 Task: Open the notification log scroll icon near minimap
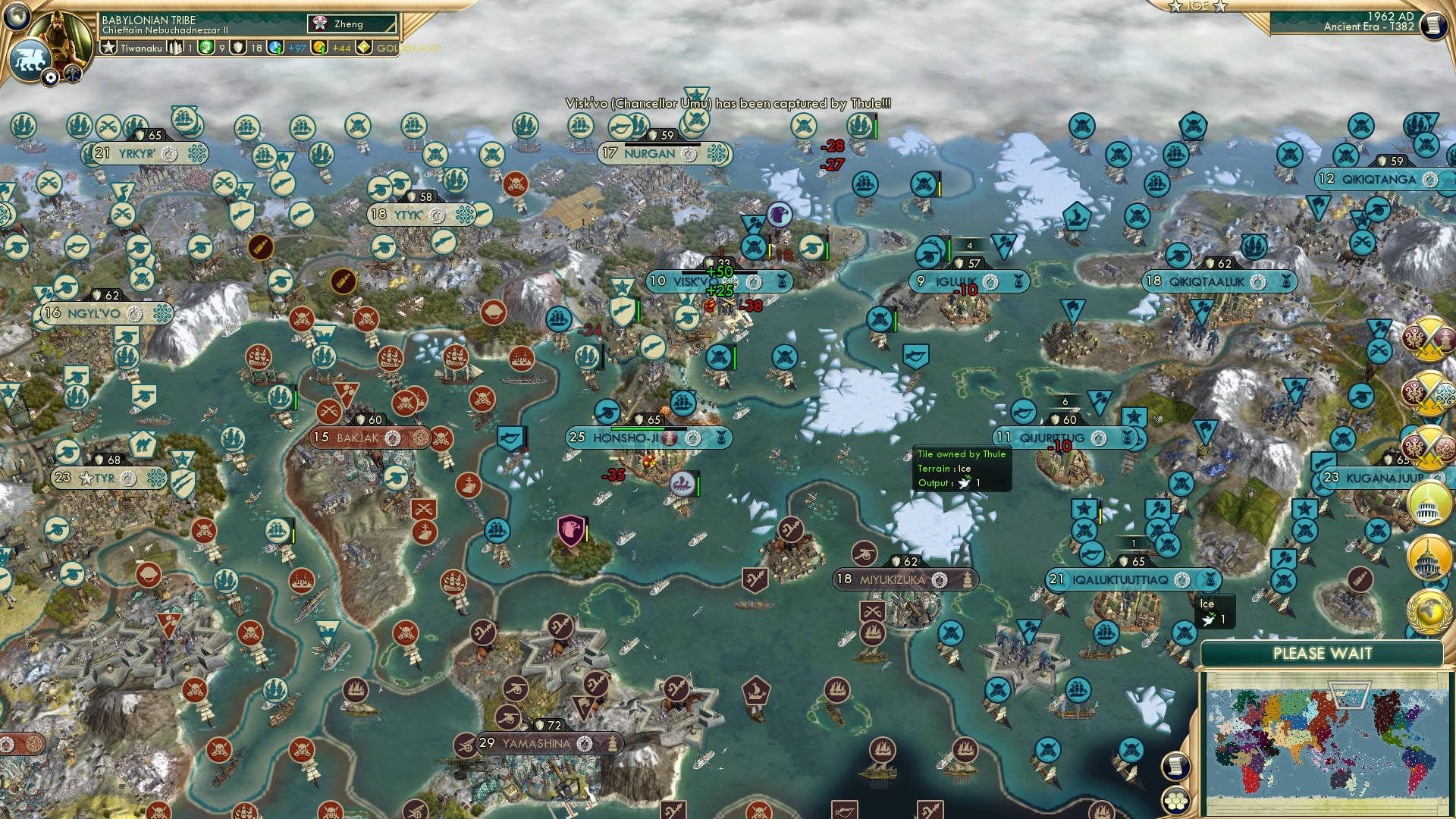(1175, 765)
